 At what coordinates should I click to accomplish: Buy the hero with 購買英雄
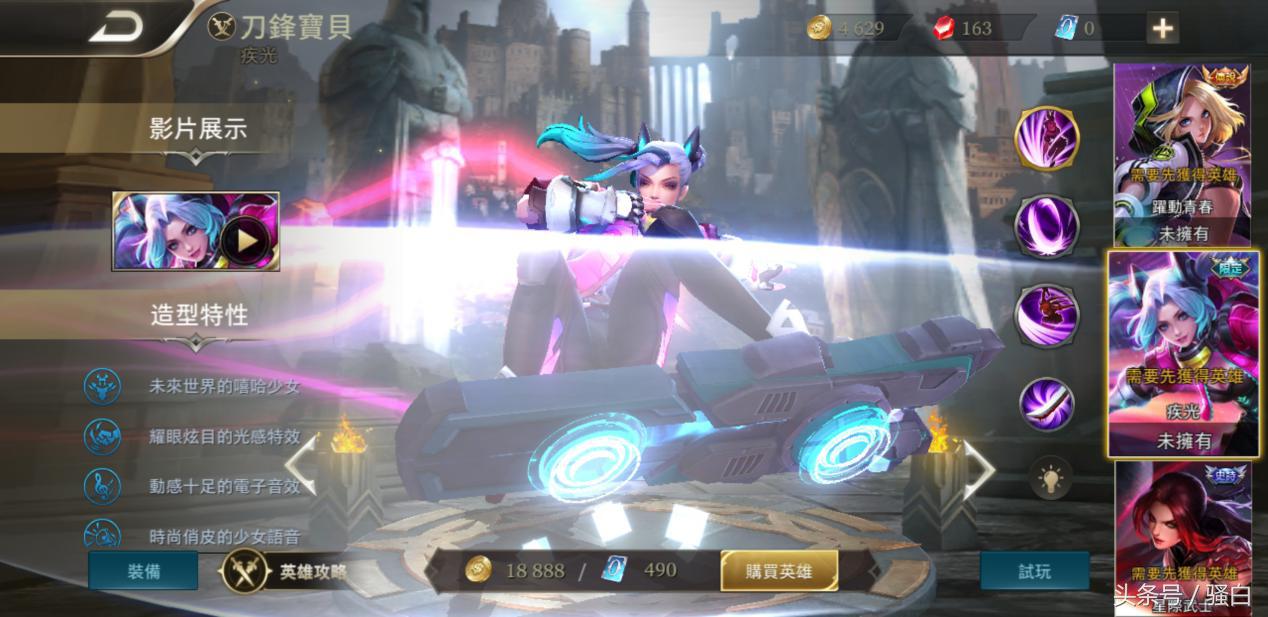tap(779, 572)
